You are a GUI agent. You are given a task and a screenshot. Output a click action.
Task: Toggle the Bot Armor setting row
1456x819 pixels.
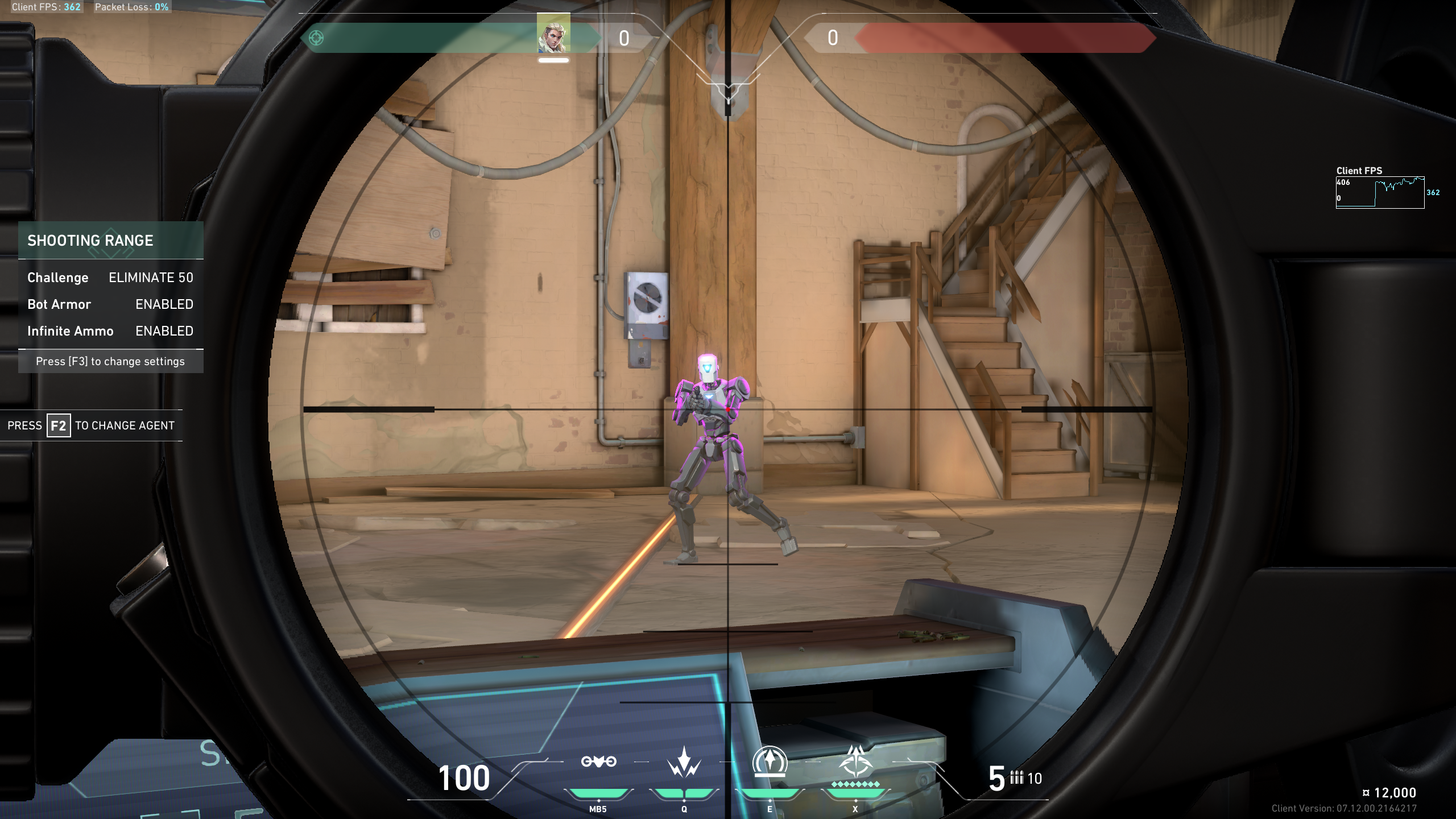[110, 304]
